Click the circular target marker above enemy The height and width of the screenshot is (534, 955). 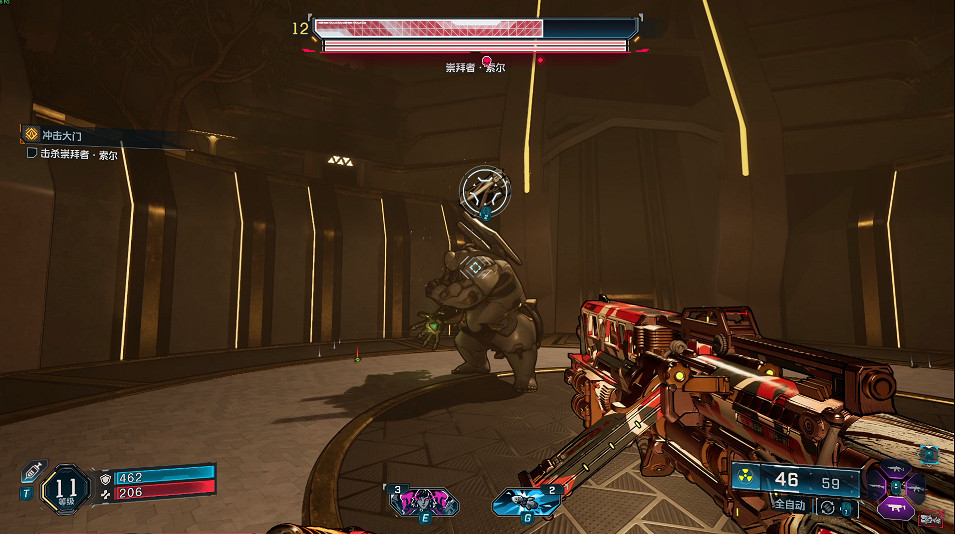[485, 187]
